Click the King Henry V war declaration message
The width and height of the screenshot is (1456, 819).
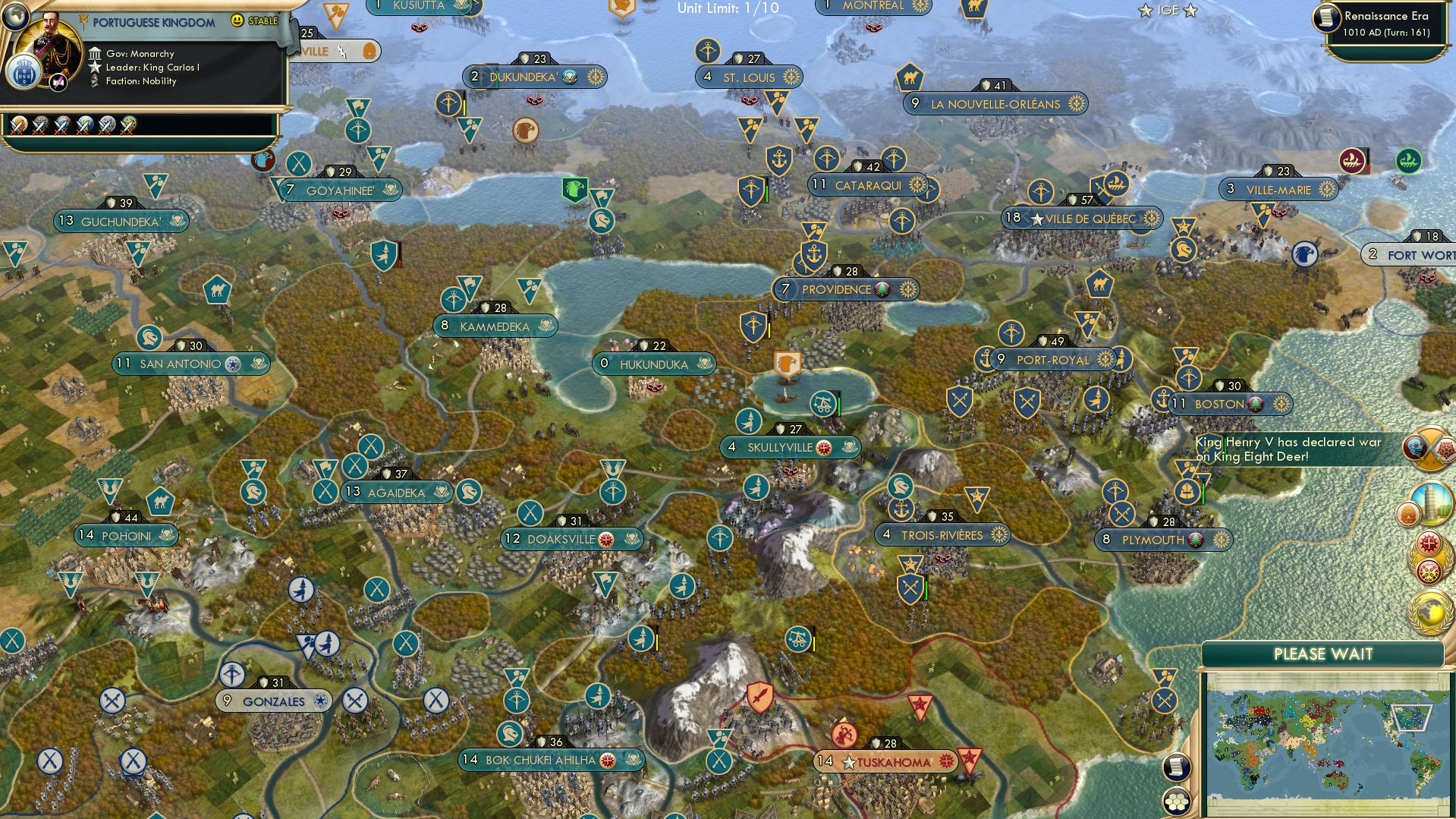click(x=1290, y=448)
